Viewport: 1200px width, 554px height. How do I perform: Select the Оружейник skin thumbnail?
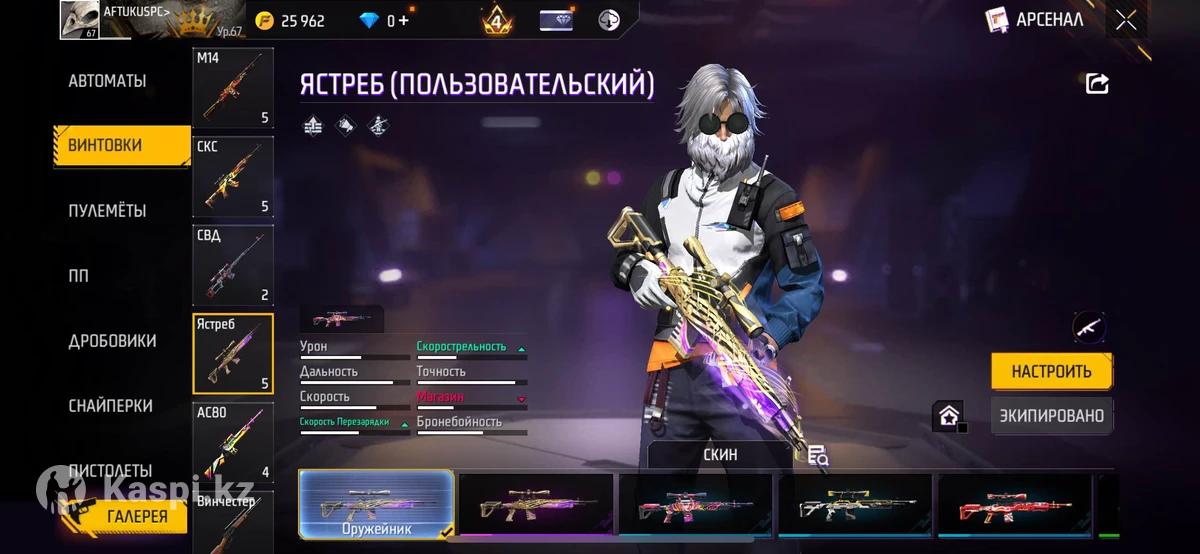[x=377, y=503]
